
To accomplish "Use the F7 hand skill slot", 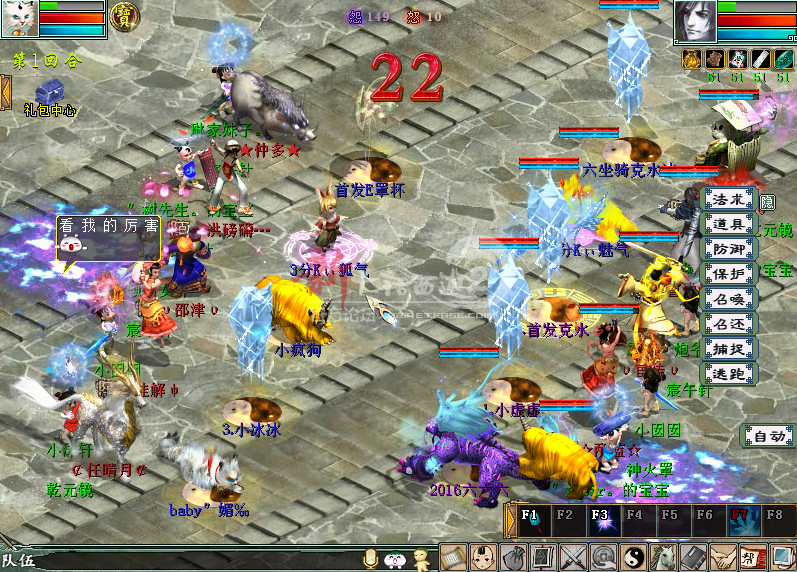I will point(740,522).
